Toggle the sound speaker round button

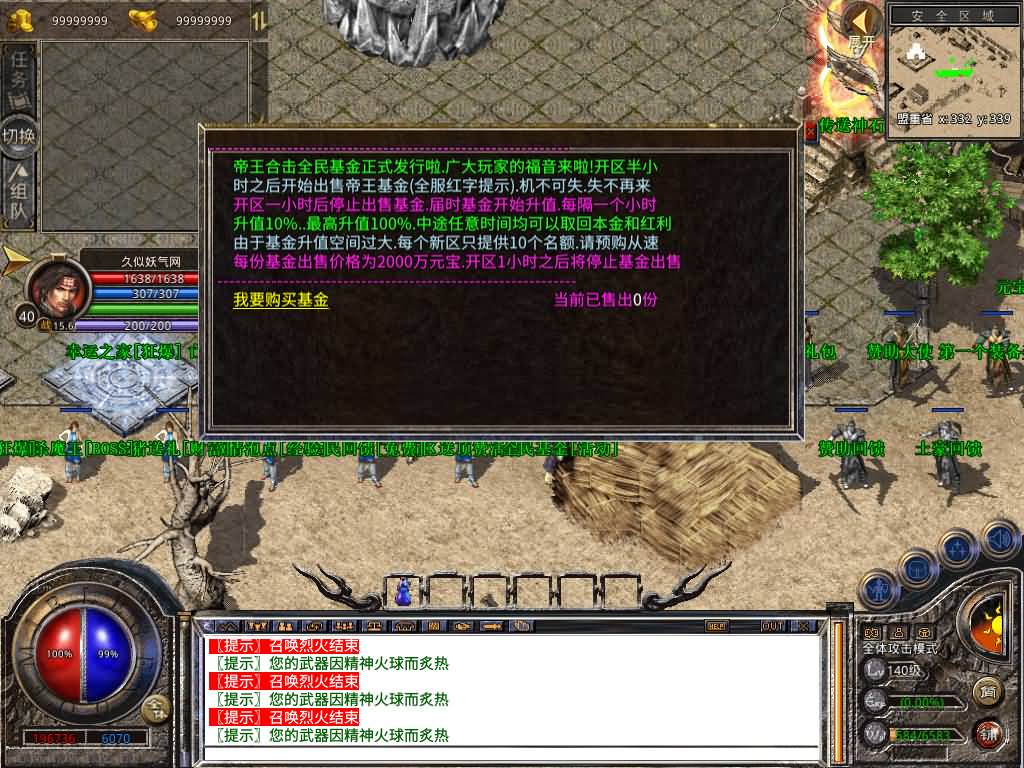pyautogui.click(x=1000, y=539)
